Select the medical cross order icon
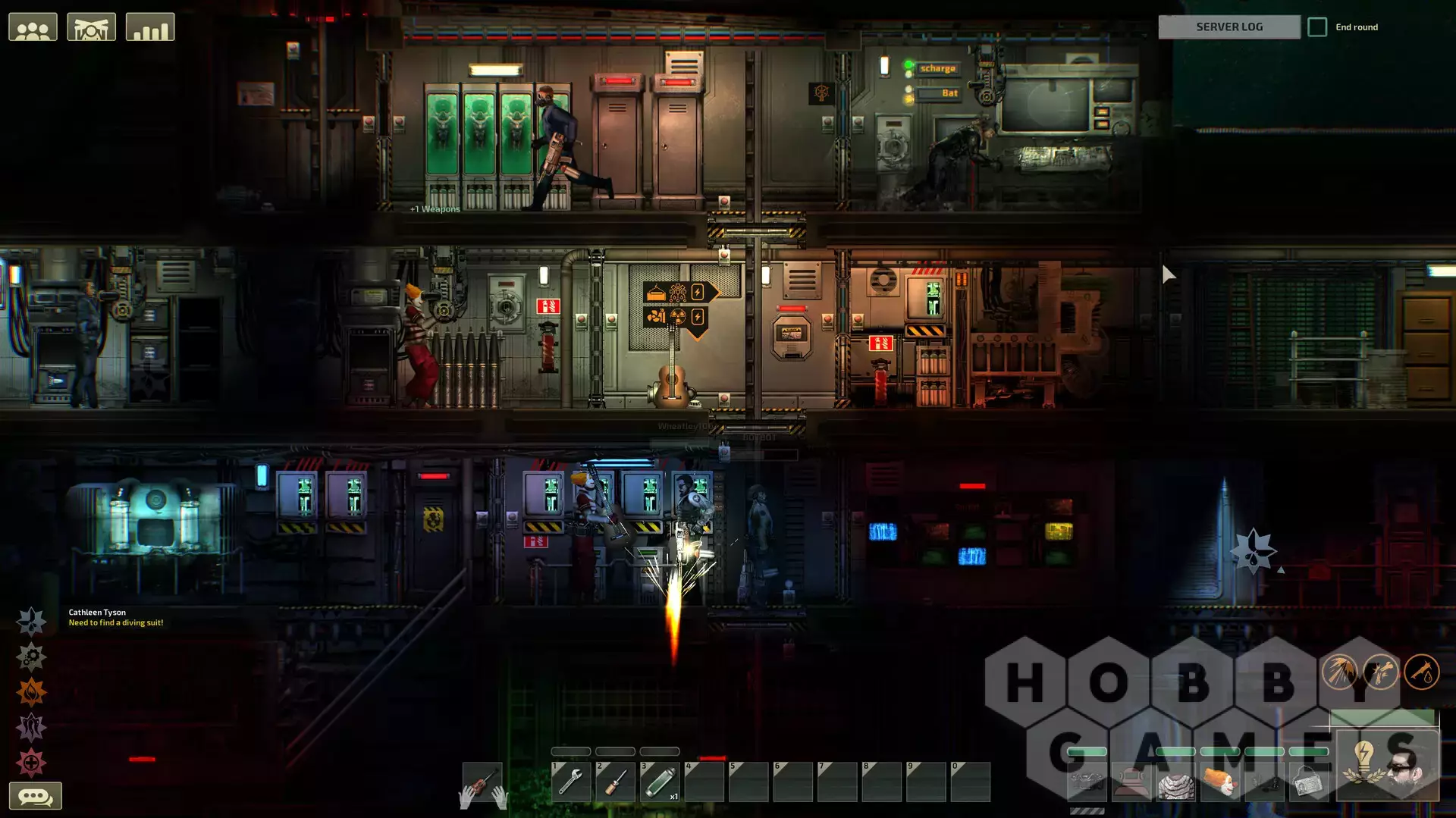 [31, 763]
